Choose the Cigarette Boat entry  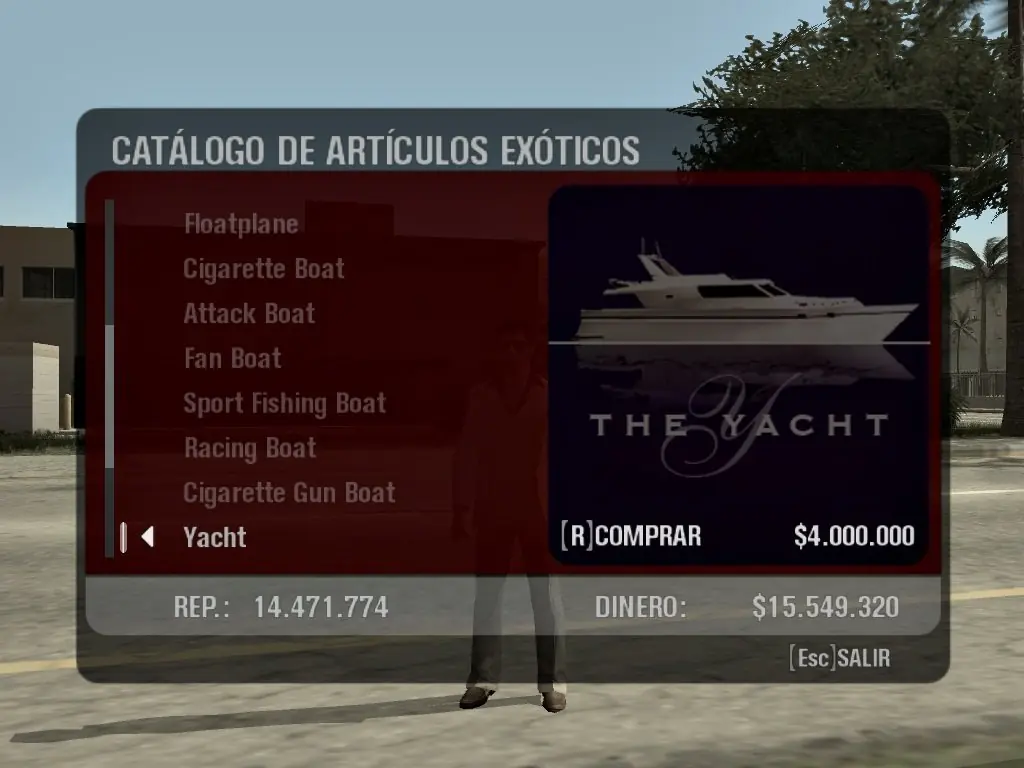264,269
